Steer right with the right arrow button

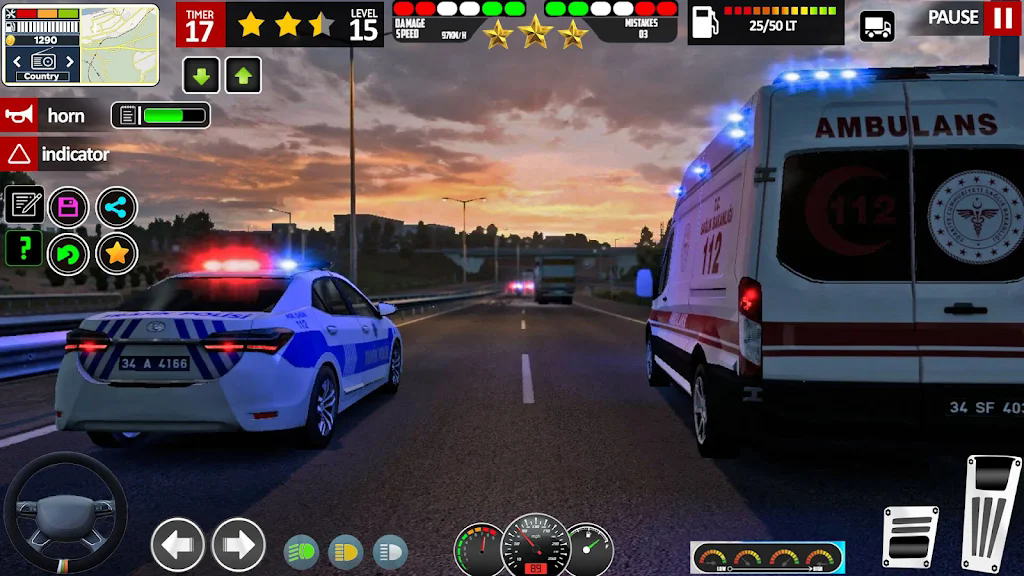(238, 545)
